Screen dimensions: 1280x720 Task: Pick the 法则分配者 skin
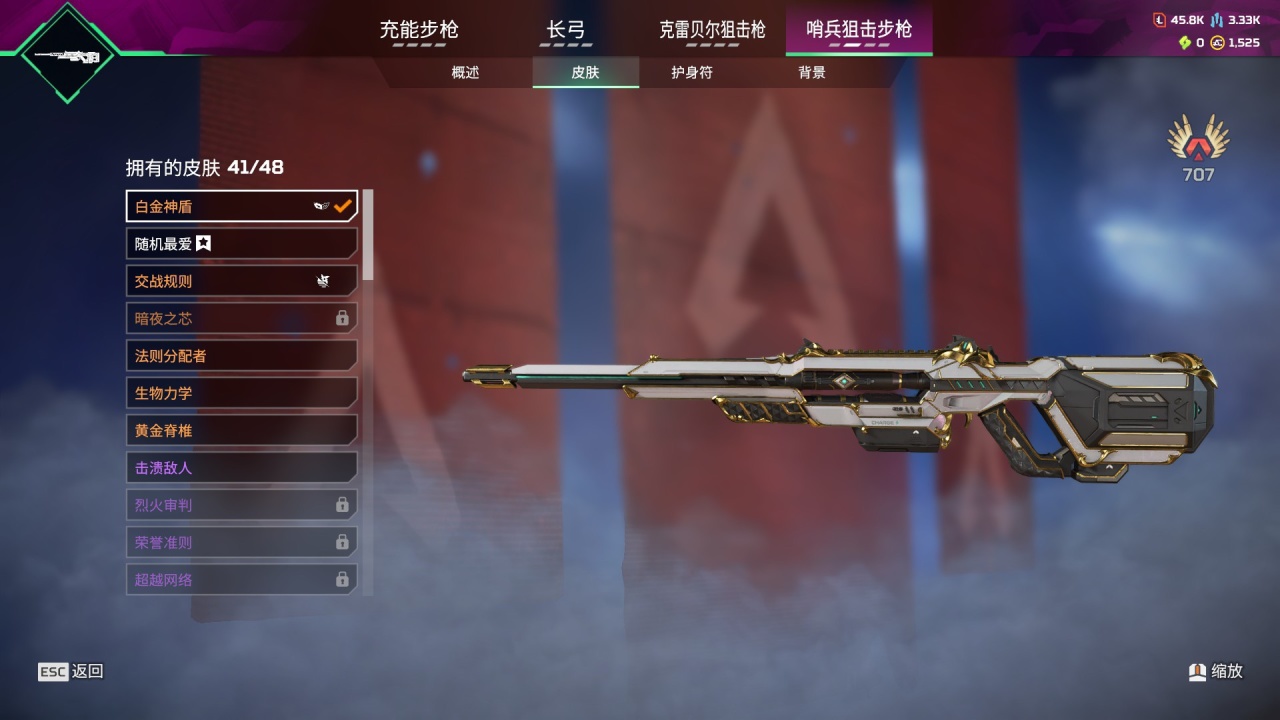pyautogui.click(x=241, y=355)
